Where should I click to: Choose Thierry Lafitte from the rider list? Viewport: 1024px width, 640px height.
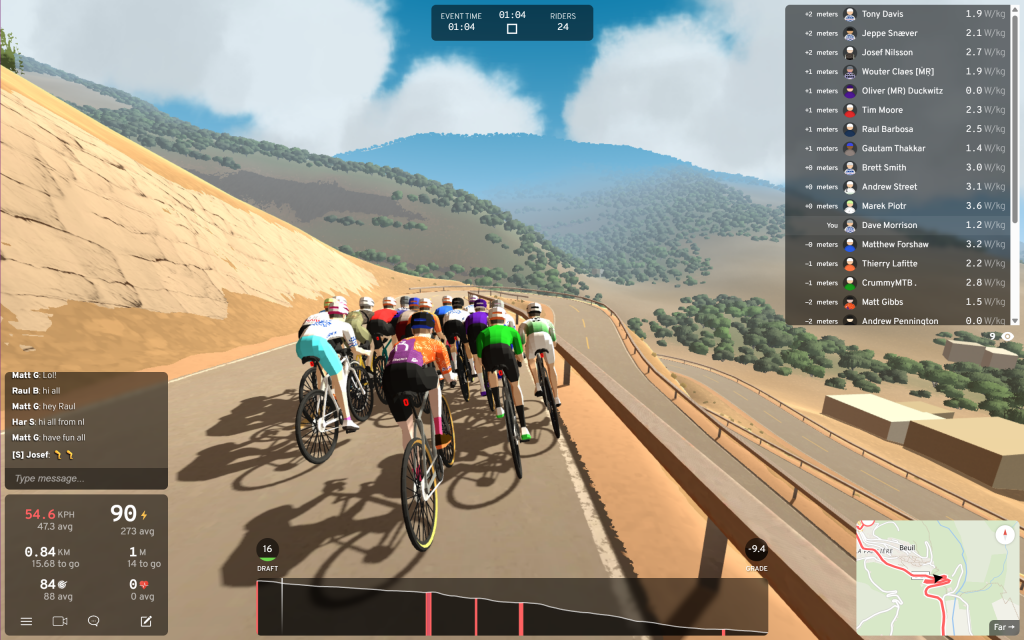point(890,263)
